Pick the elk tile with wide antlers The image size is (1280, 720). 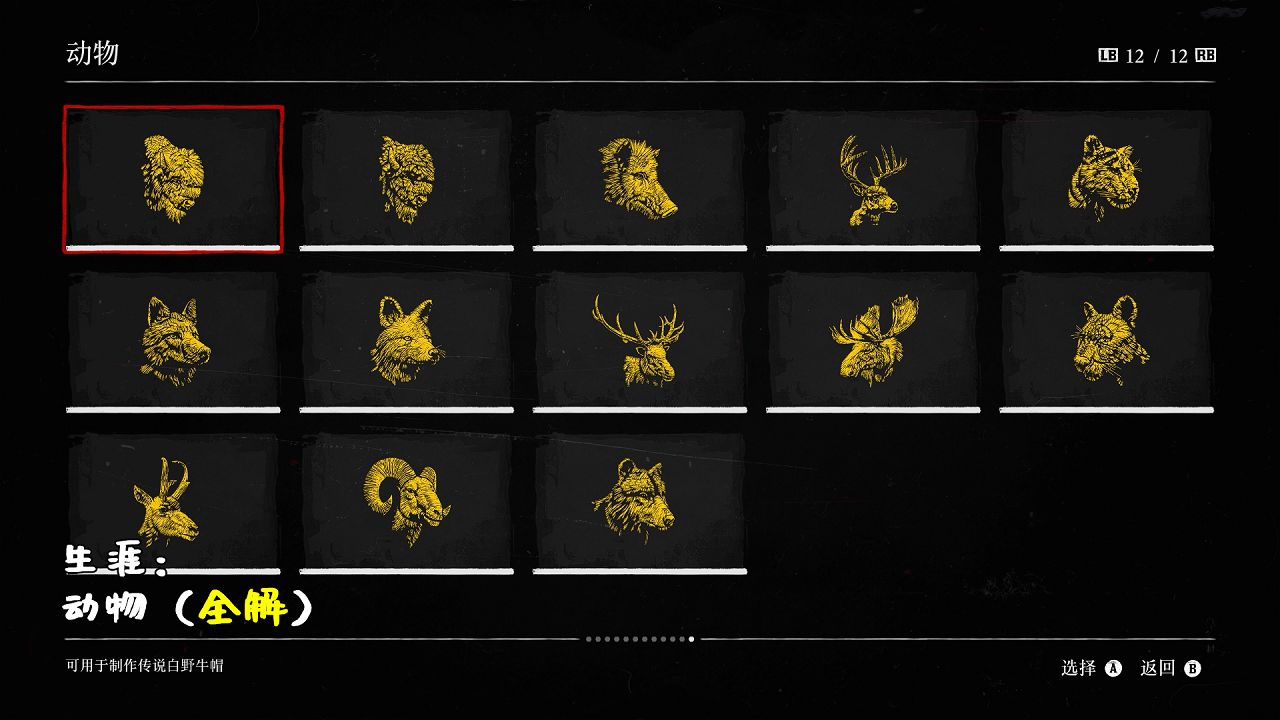[x=640, y=341]
